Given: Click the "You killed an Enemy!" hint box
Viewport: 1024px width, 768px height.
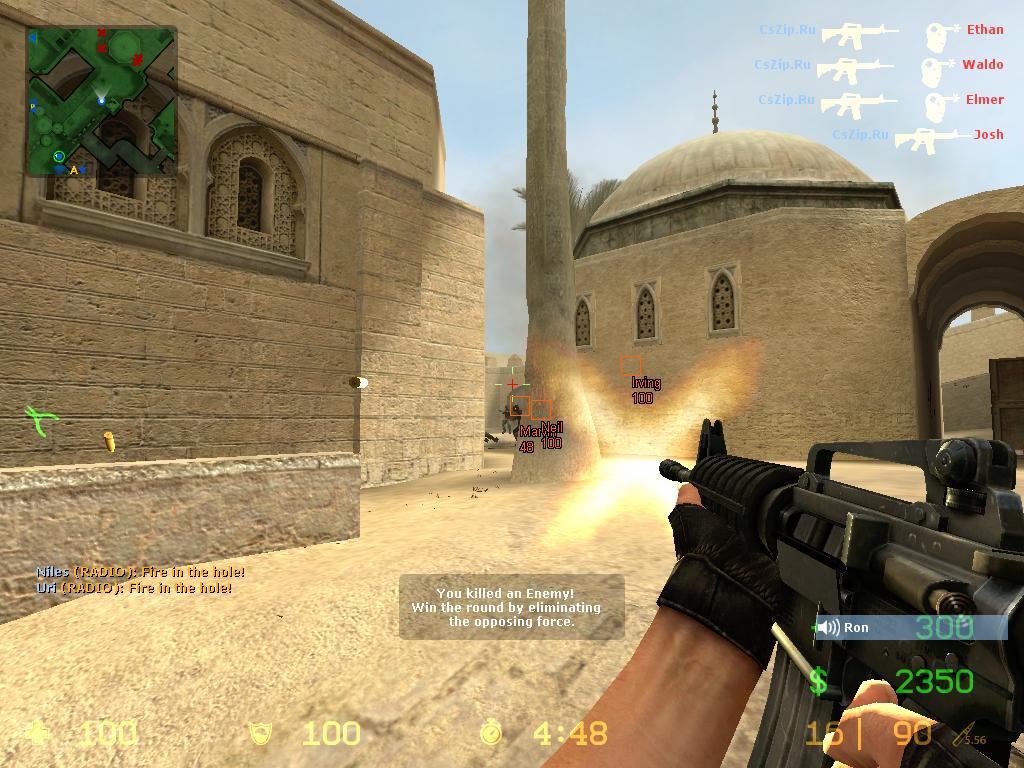Looking at the screenshot, I should coord(511,607).
